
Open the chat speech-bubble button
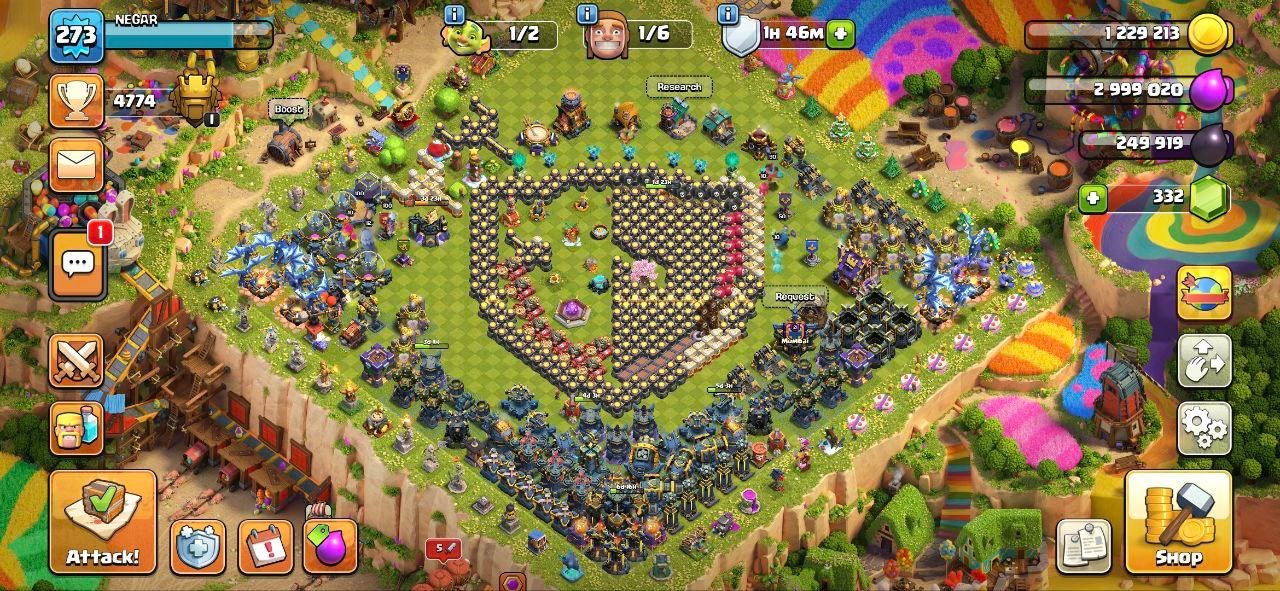(77, 265)
